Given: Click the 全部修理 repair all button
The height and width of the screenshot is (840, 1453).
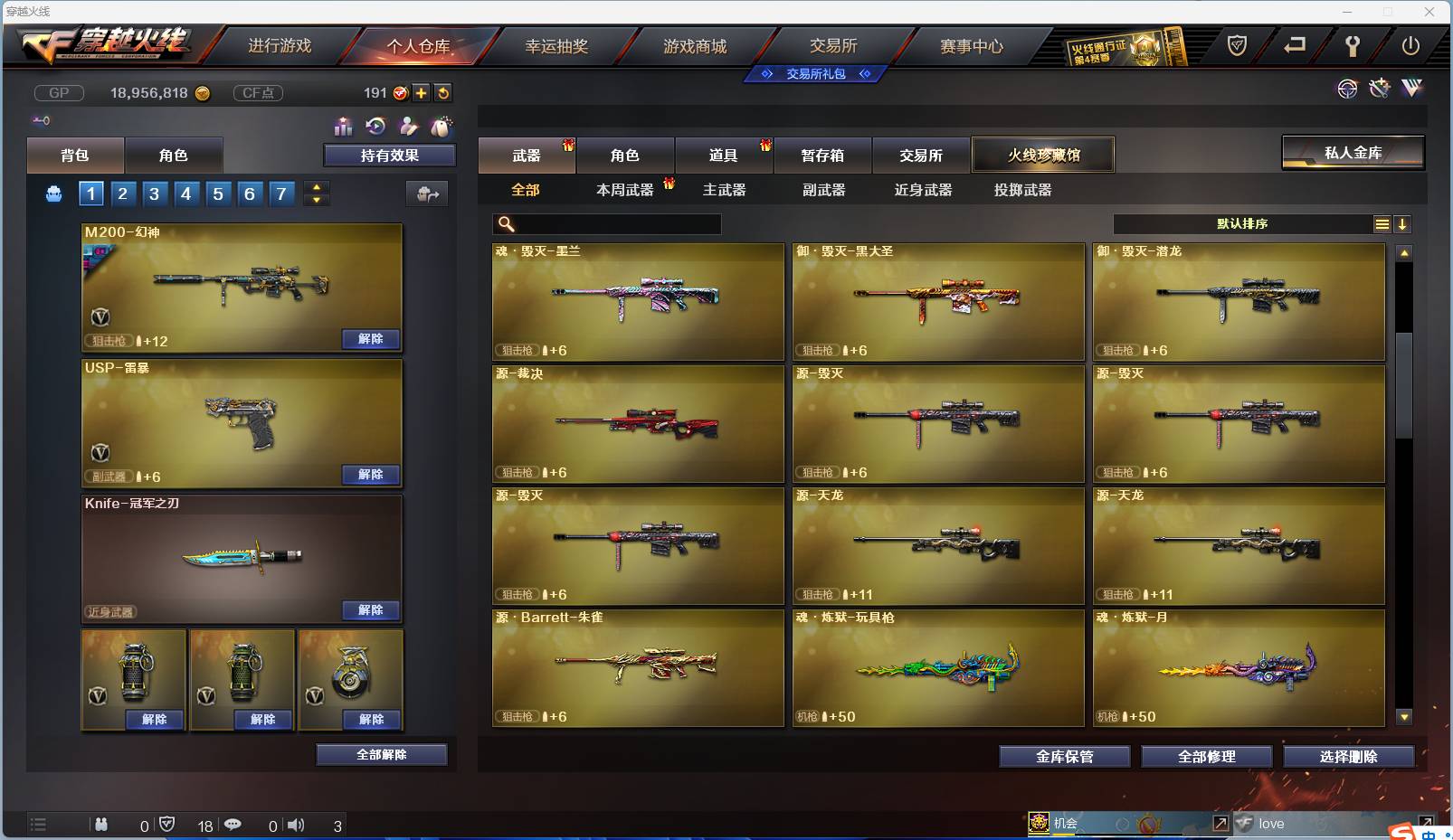Looking at the screenshot, I should [x=1207, y=757].
